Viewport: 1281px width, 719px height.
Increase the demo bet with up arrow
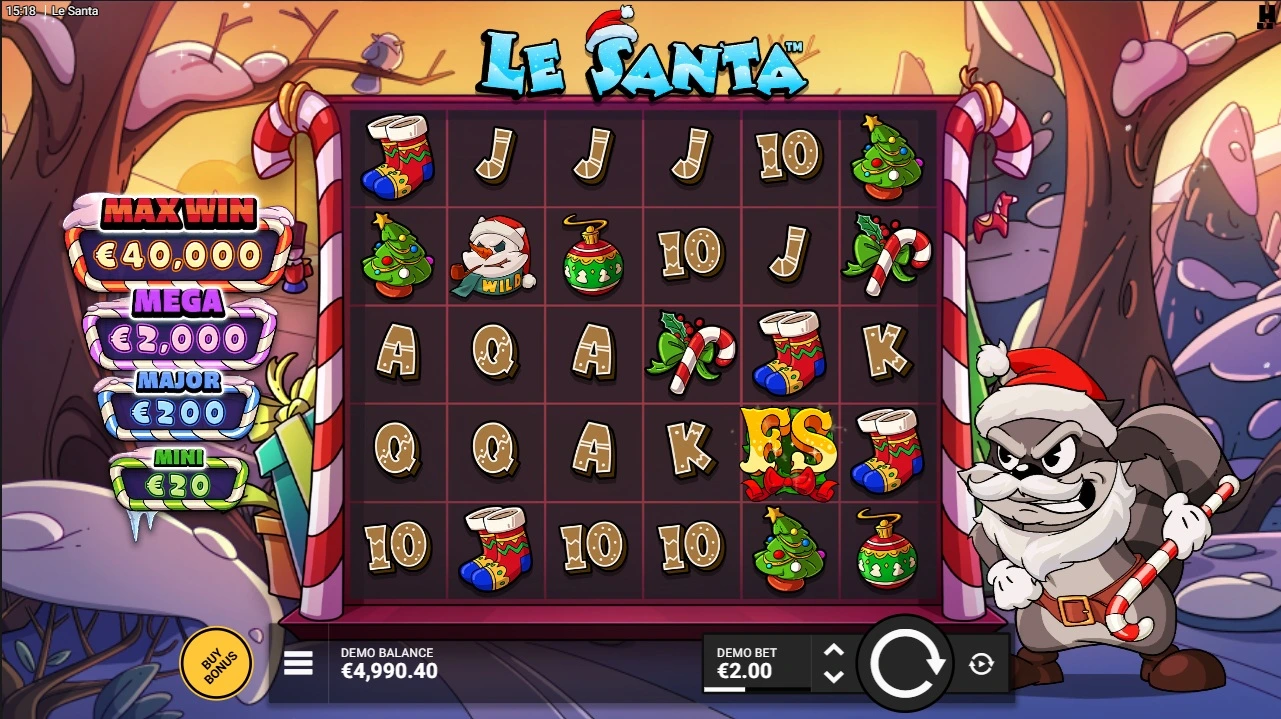tap(833, 651)
